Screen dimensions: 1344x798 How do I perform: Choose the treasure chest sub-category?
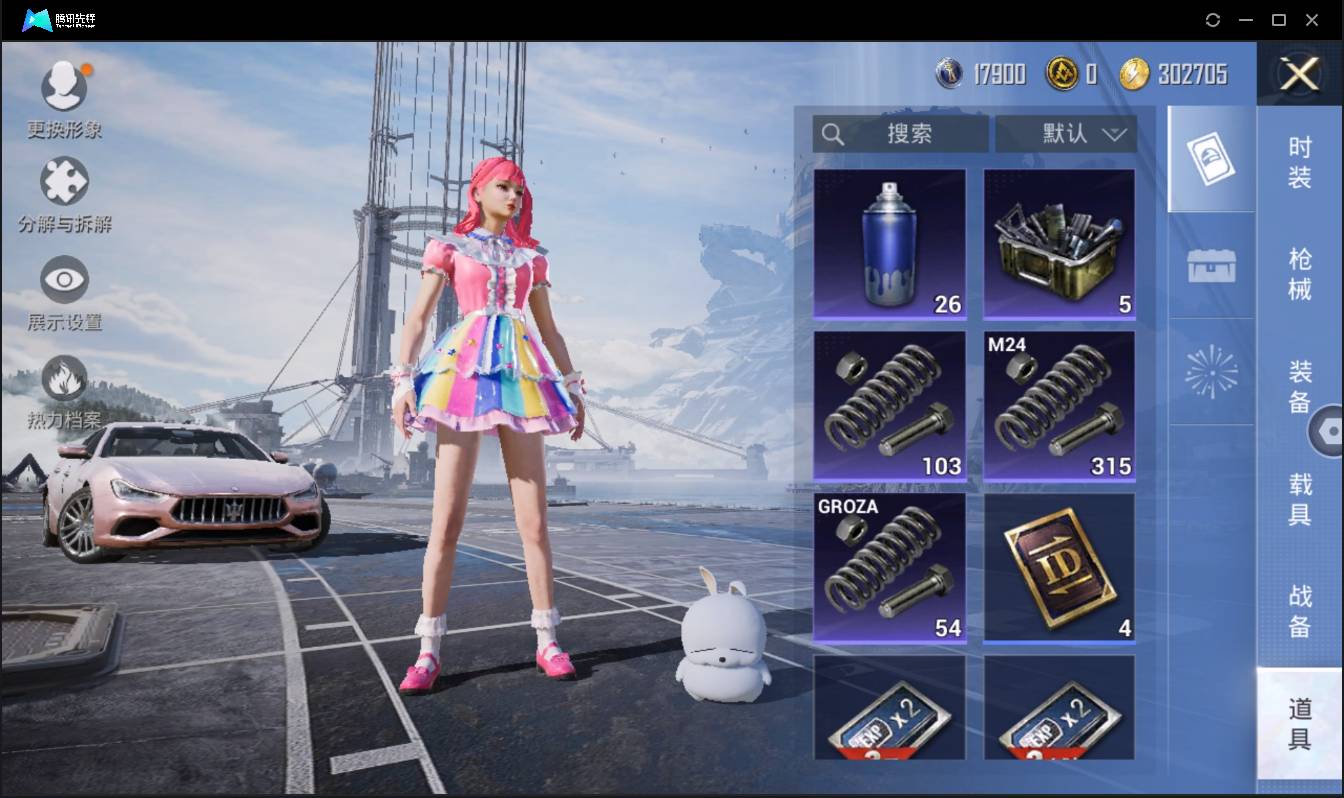tap(1211, 266)
